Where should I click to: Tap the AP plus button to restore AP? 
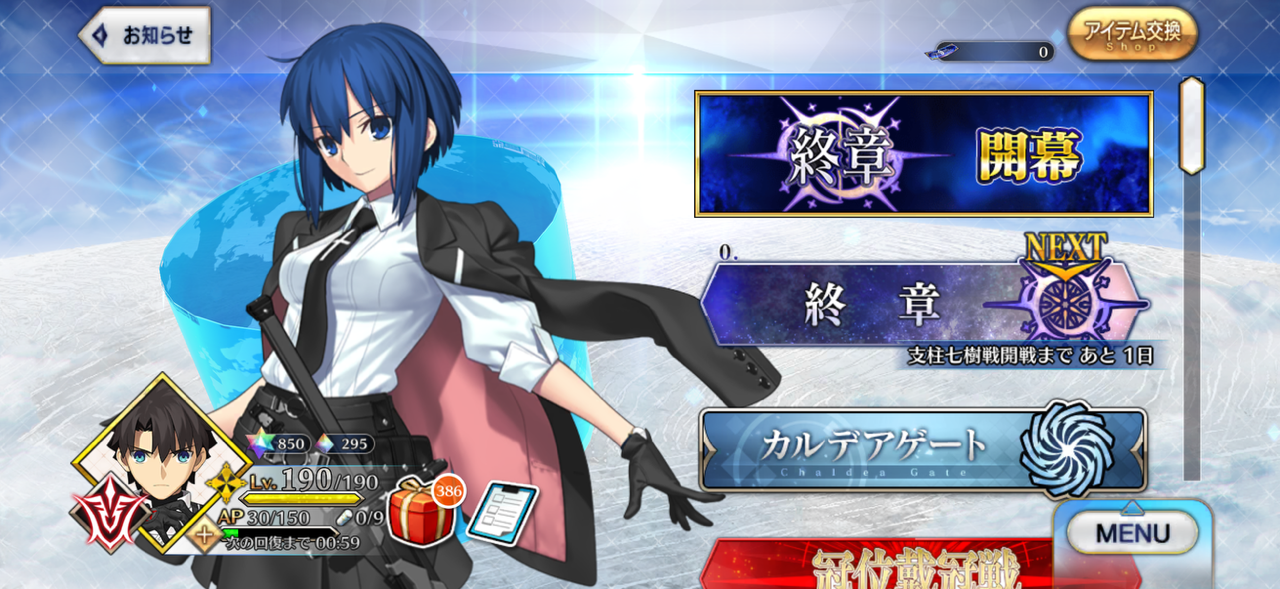[206, 534]
